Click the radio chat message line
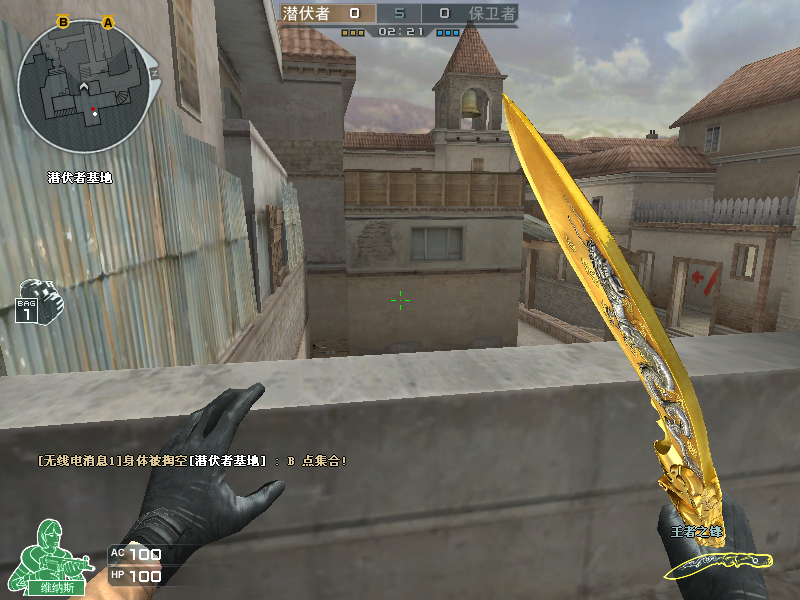800x600 pixels. (x=193, y=460)
